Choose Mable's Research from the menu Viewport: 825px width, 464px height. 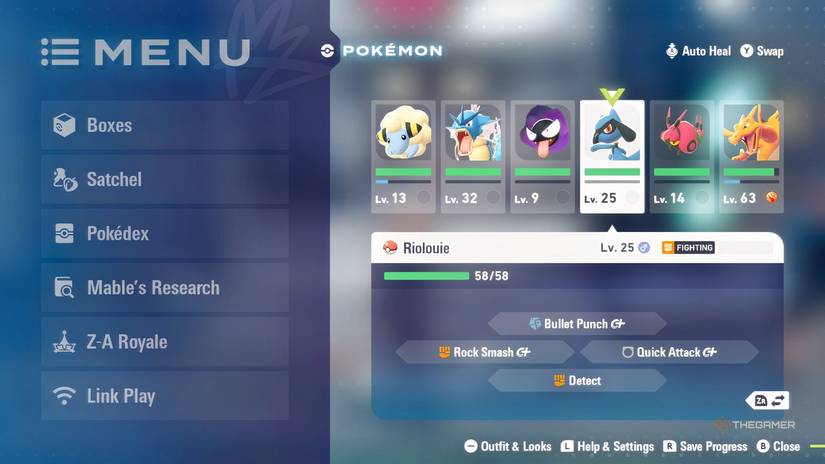pyautogui.click(x=165, y=288)
